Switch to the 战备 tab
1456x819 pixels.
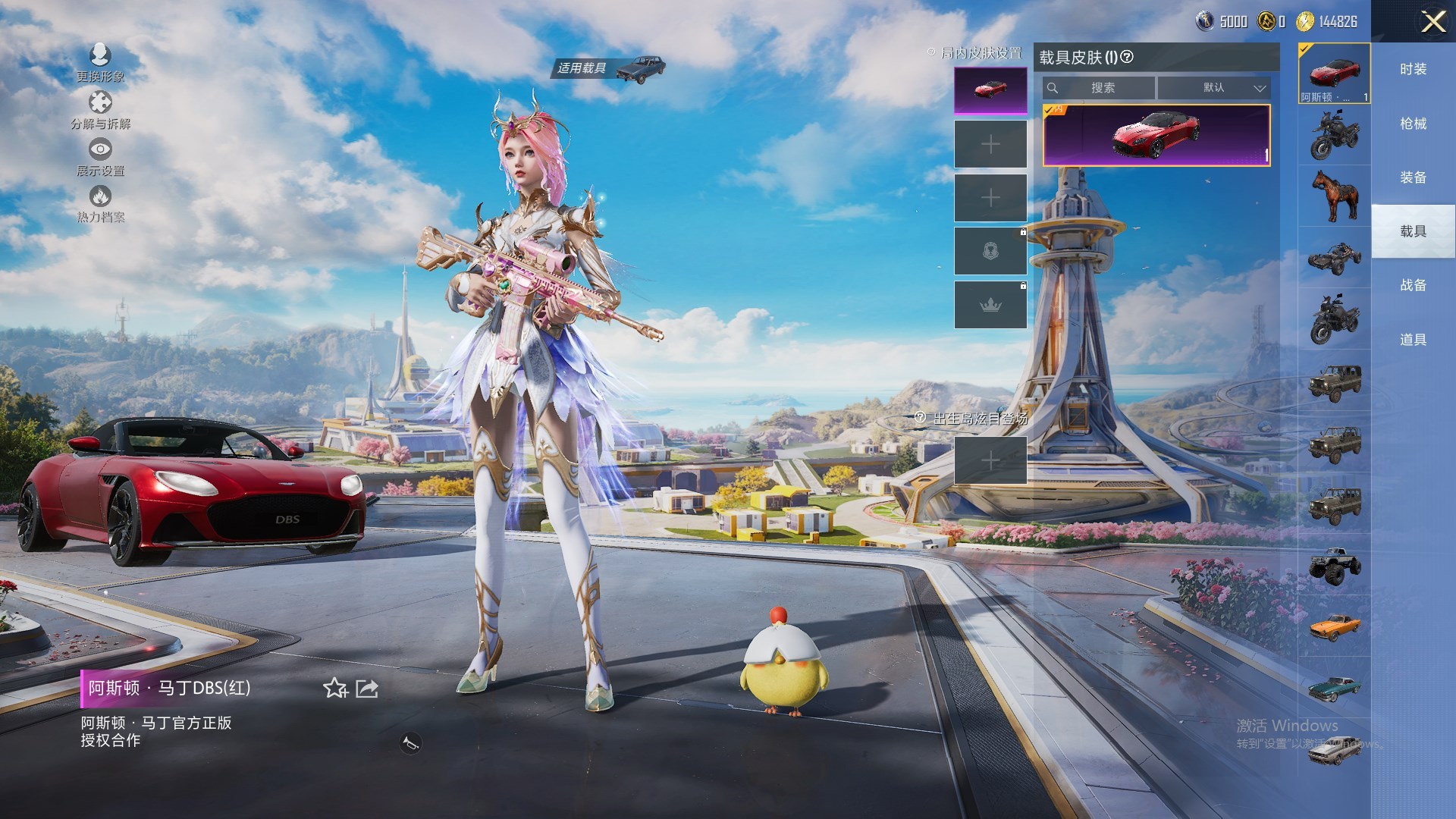click(x=1413, y=285)
